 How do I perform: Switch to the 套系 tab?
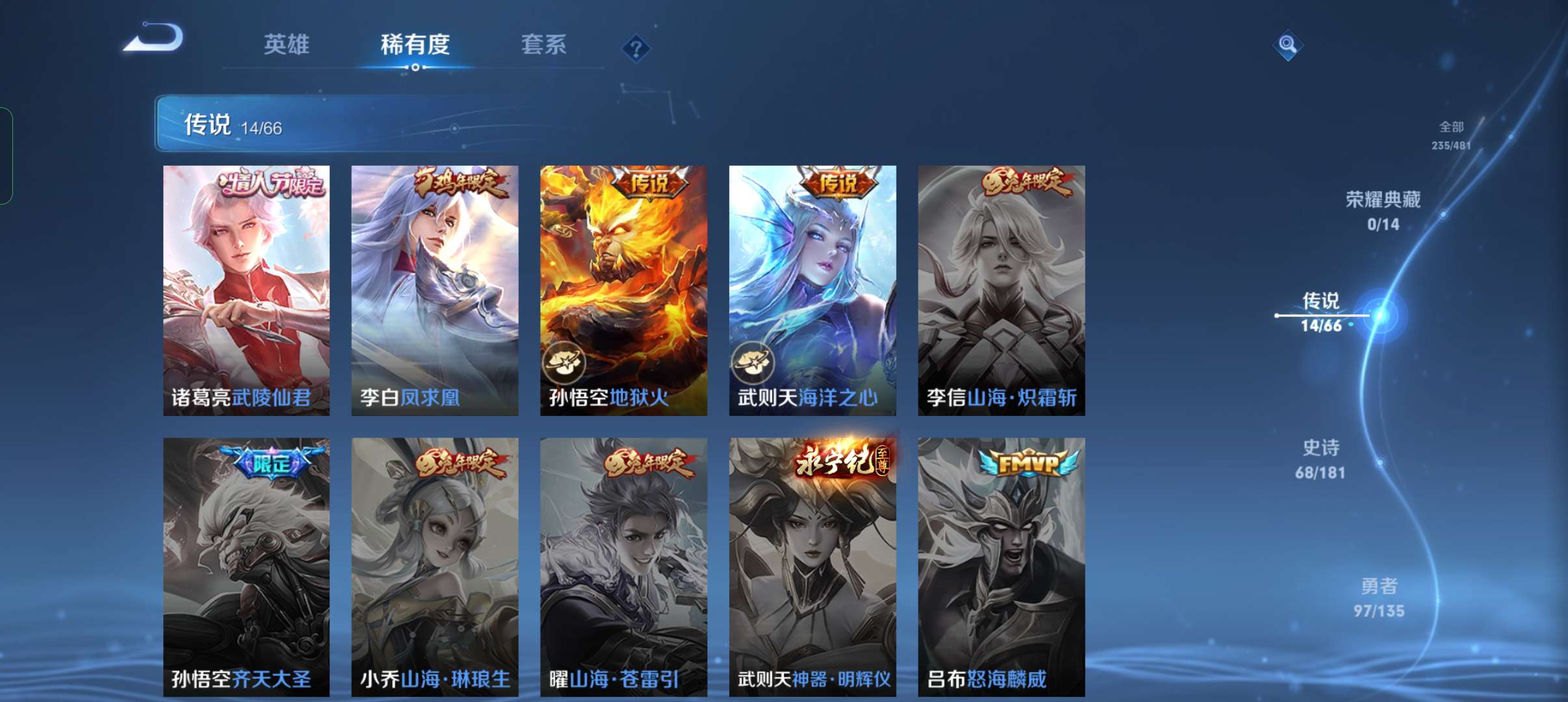point(545,44)
